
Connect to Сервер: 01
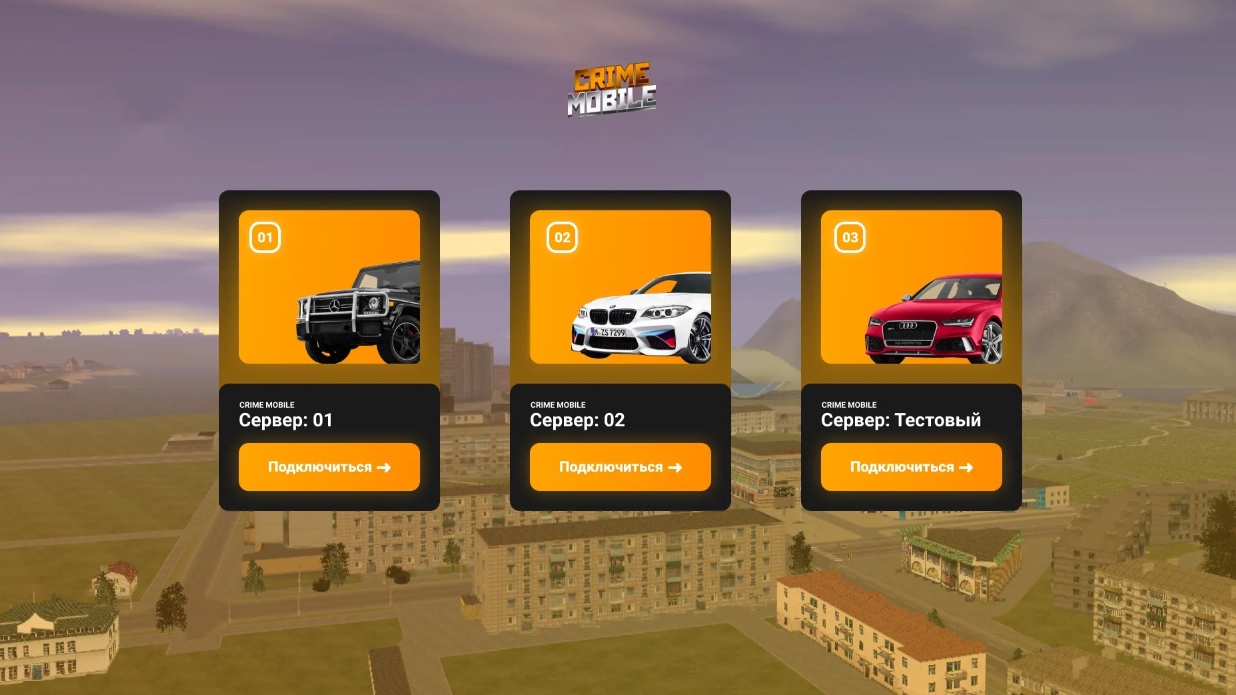coord(329,467)
